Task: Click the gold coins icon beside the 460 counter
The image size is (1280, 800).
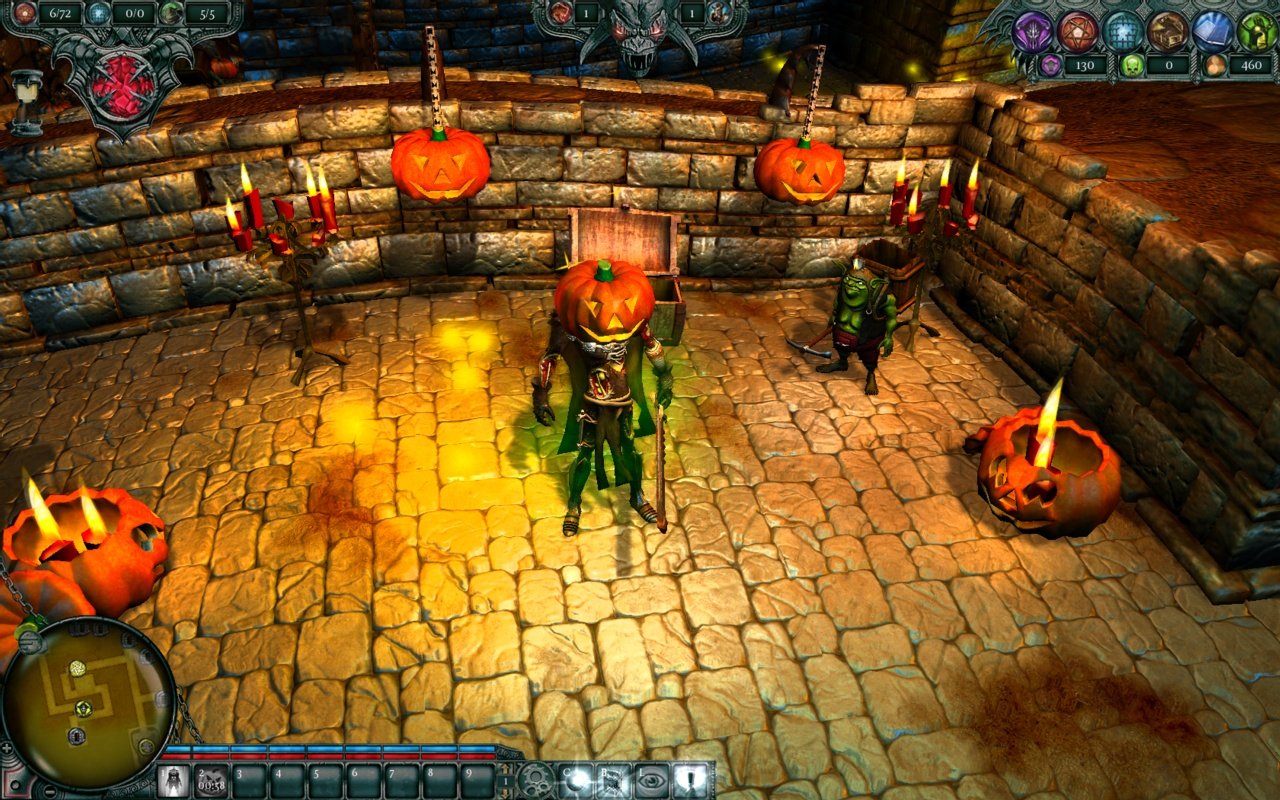Action: [x=1214, y=66]
